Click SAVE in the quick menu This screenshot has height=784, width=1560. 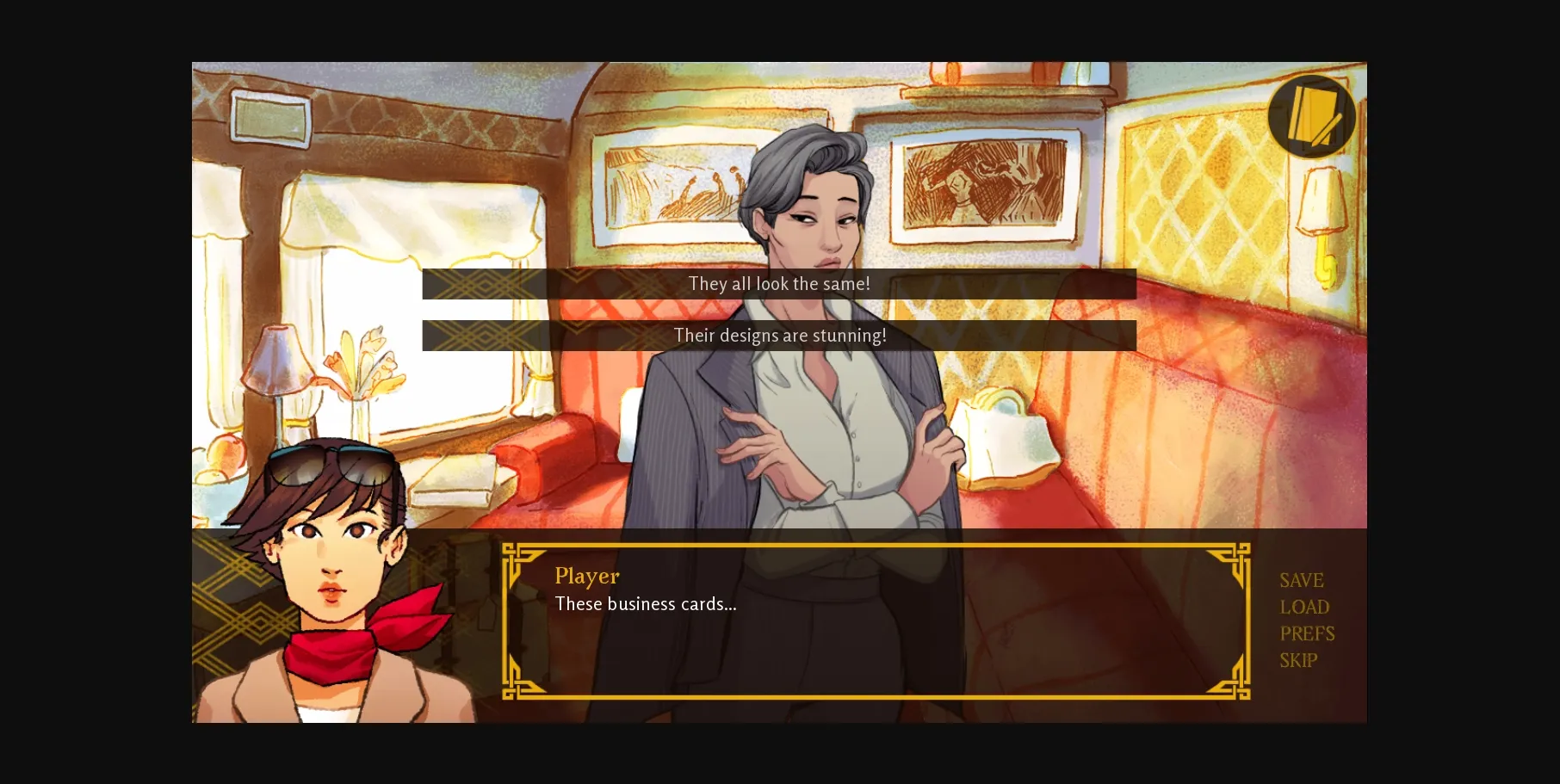[1302, 580]
